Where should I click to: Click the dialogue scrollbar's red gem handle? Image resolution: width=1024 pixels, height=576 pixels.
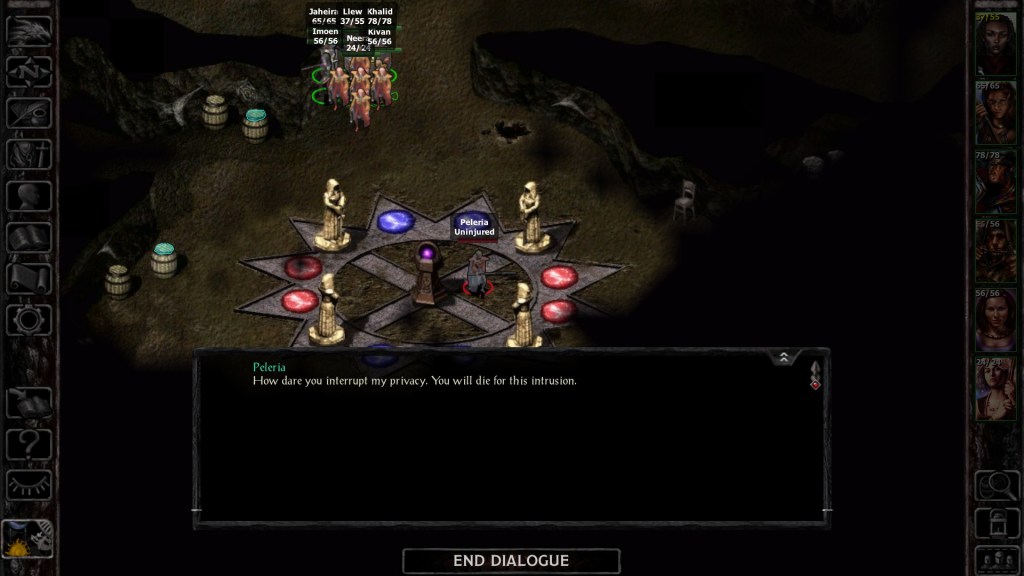(x=815, y=384)
